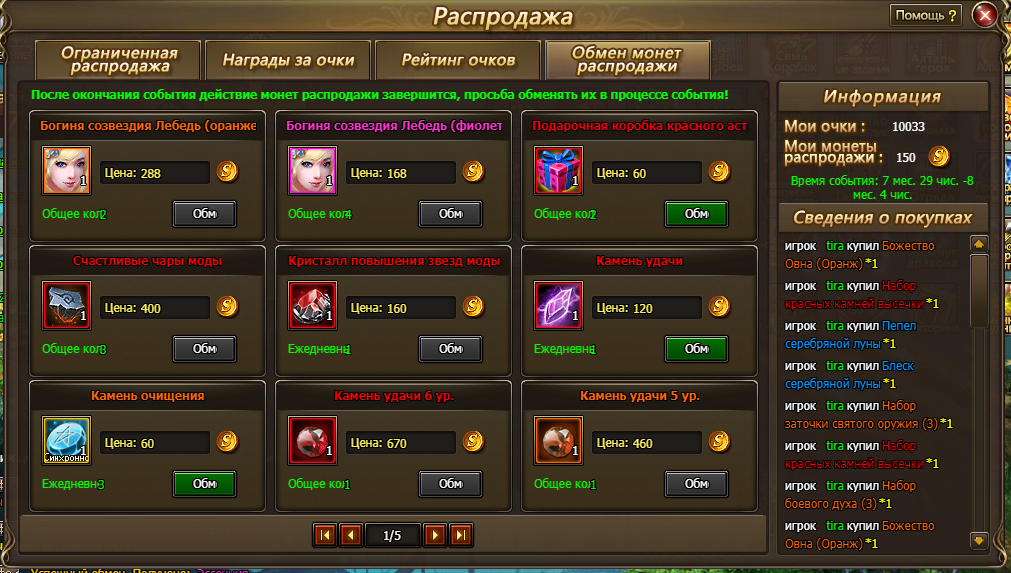Click the purchase log scroll-down arrow
This screenshot has width=1011, height=573.
(x=979, y=540)
